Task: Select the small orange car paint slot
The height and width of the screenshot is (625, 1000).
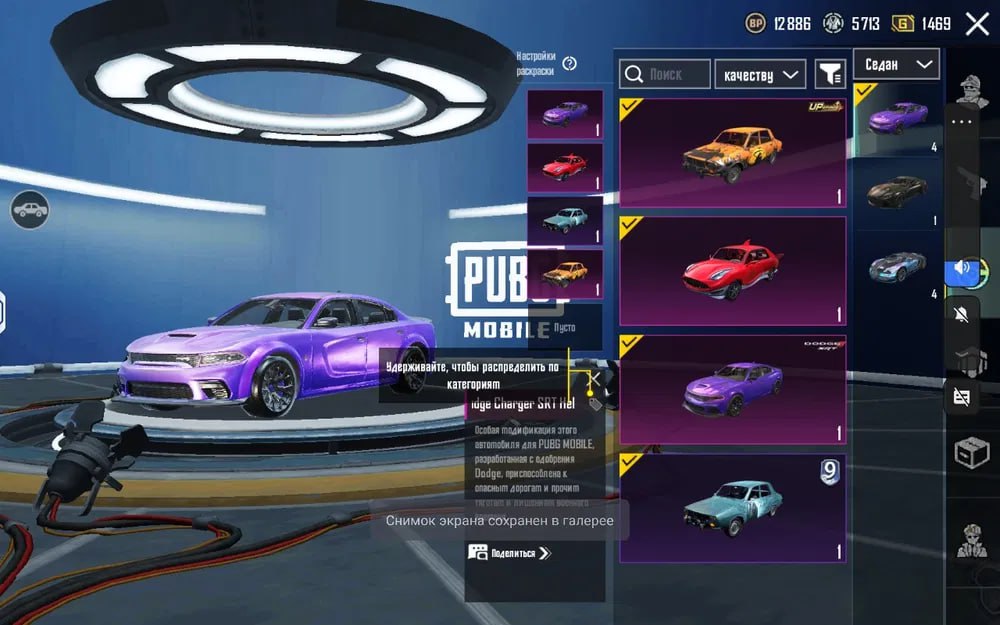Action: 565,273
